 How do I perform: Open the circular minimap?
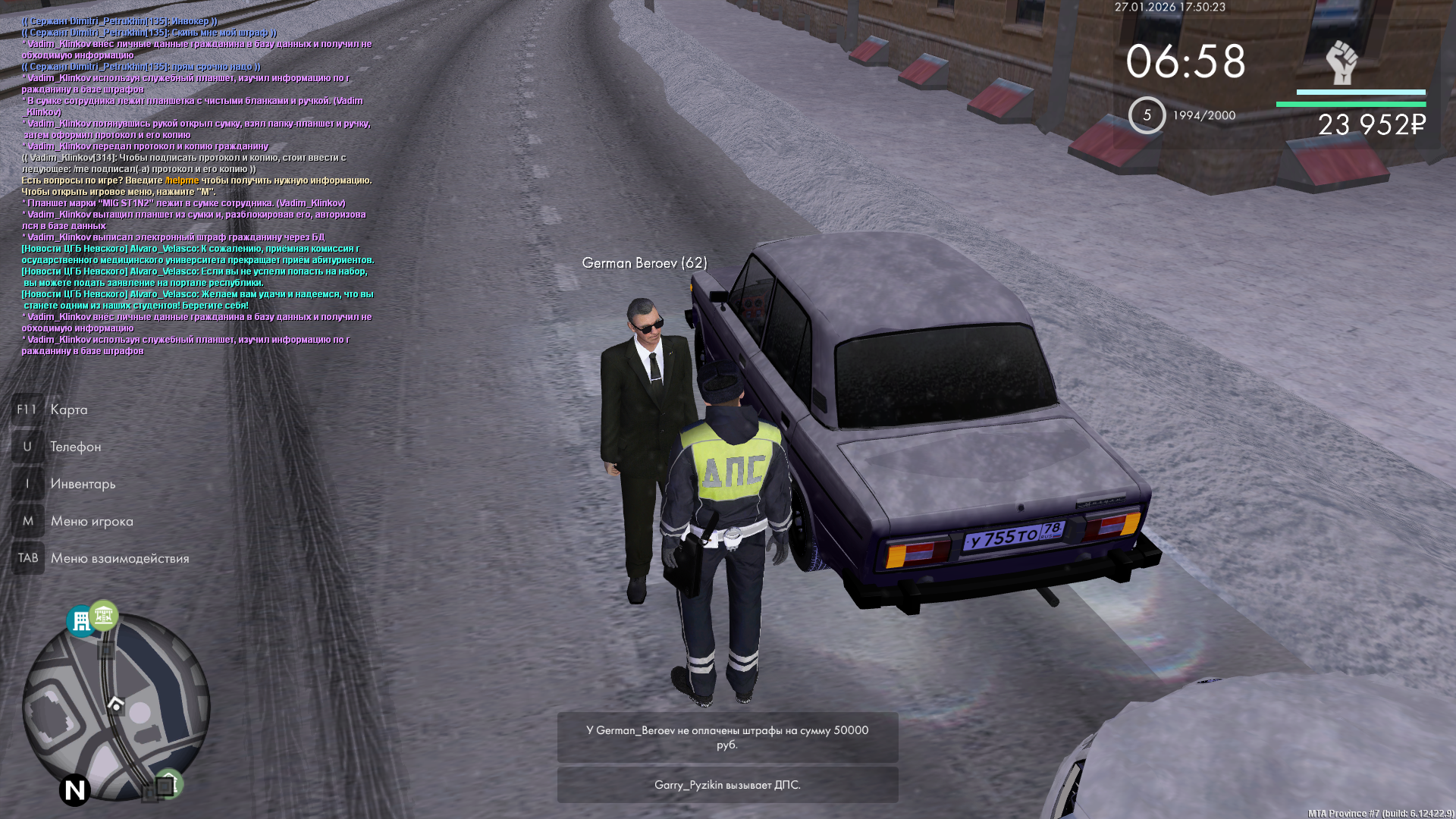click(x=115, y=707)
